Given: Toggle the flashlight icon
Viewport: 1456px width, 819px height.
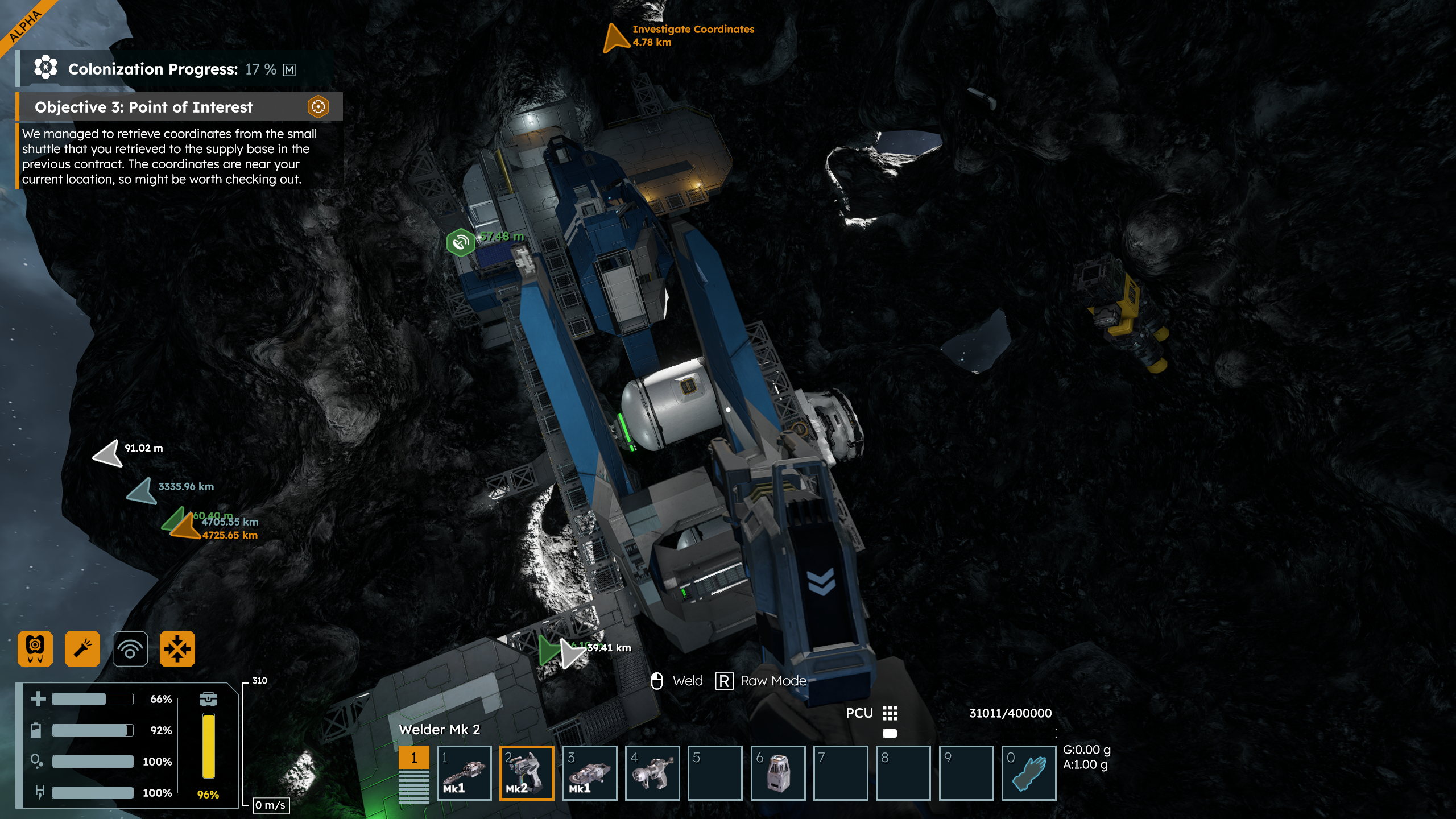Looking at the screenshot, I should pos(82,648).
